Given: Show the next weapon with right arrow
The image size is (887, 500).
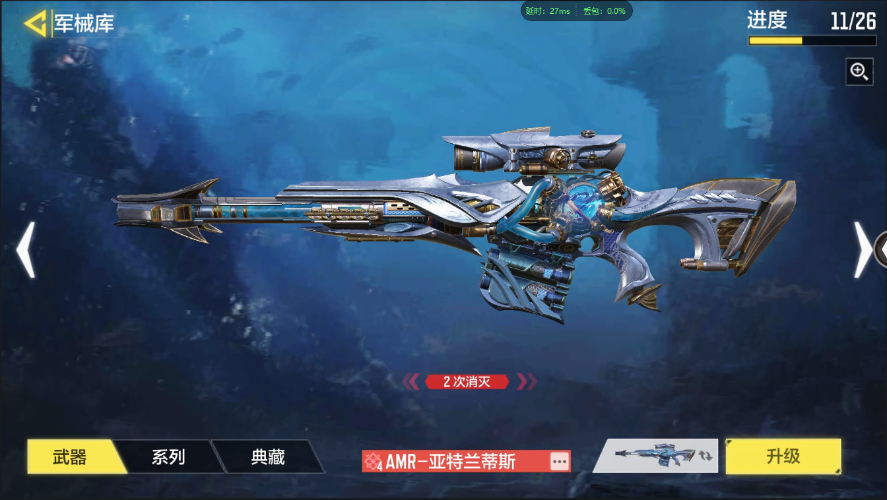Looking at the screenshot, I should tap(862, 250).
